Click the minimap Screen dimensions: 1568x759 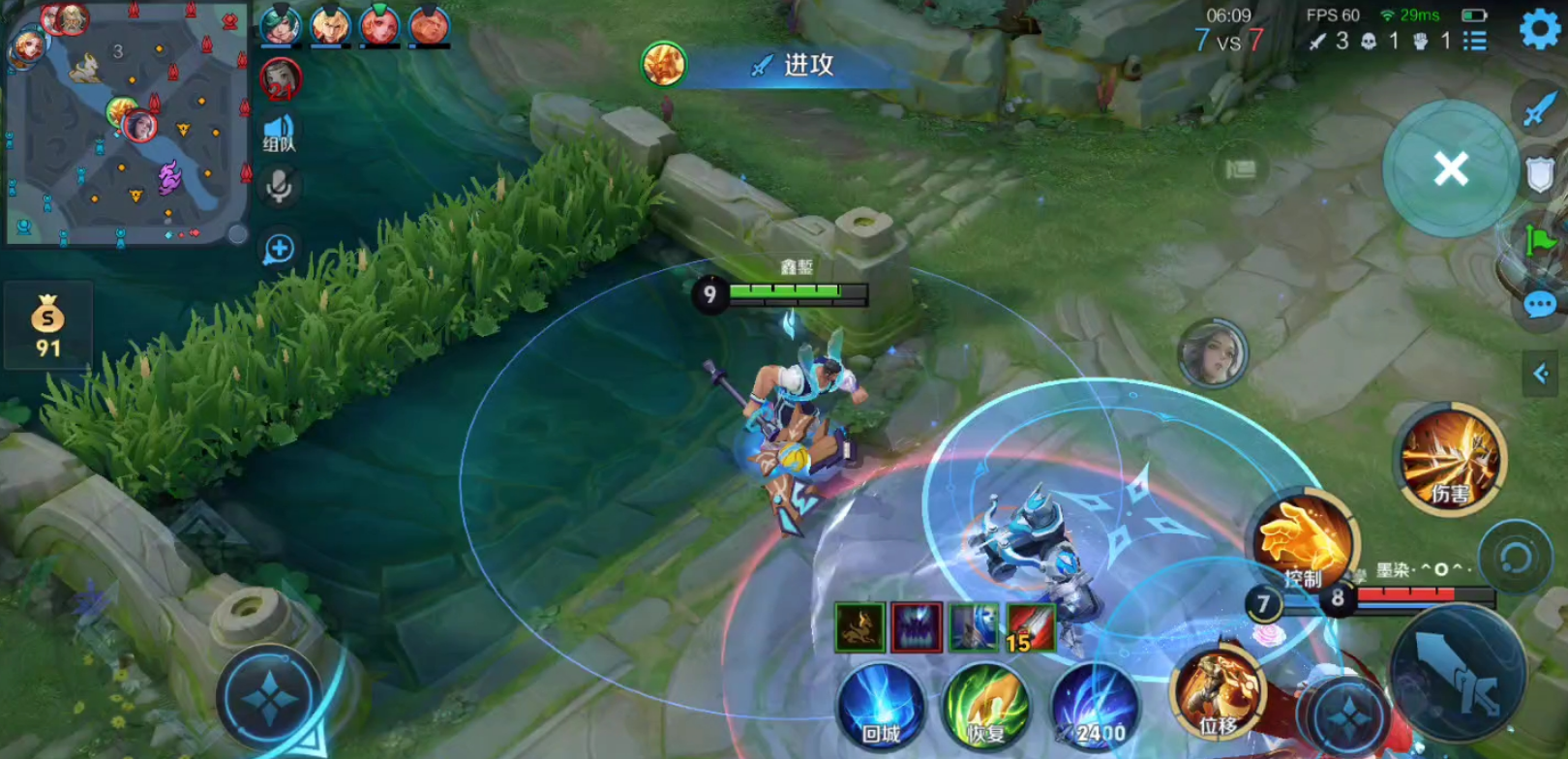(126, 124)
